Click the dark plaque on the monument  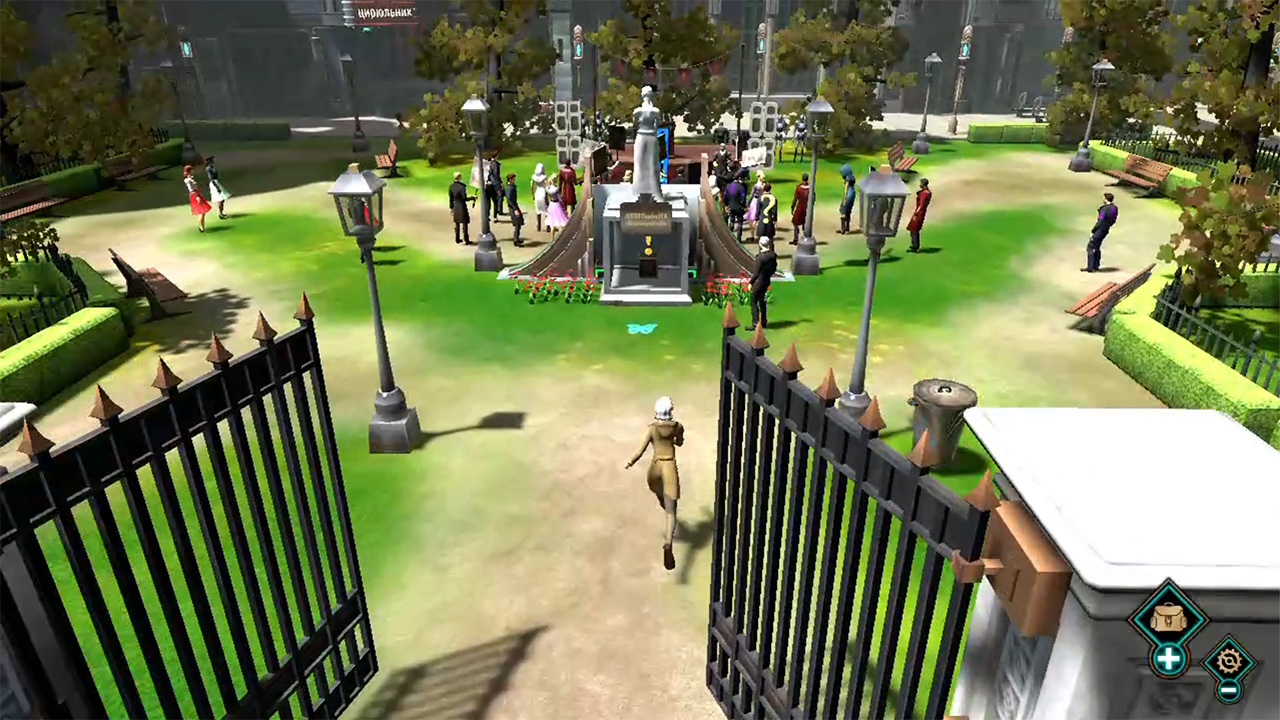click(x=647, y=216)
